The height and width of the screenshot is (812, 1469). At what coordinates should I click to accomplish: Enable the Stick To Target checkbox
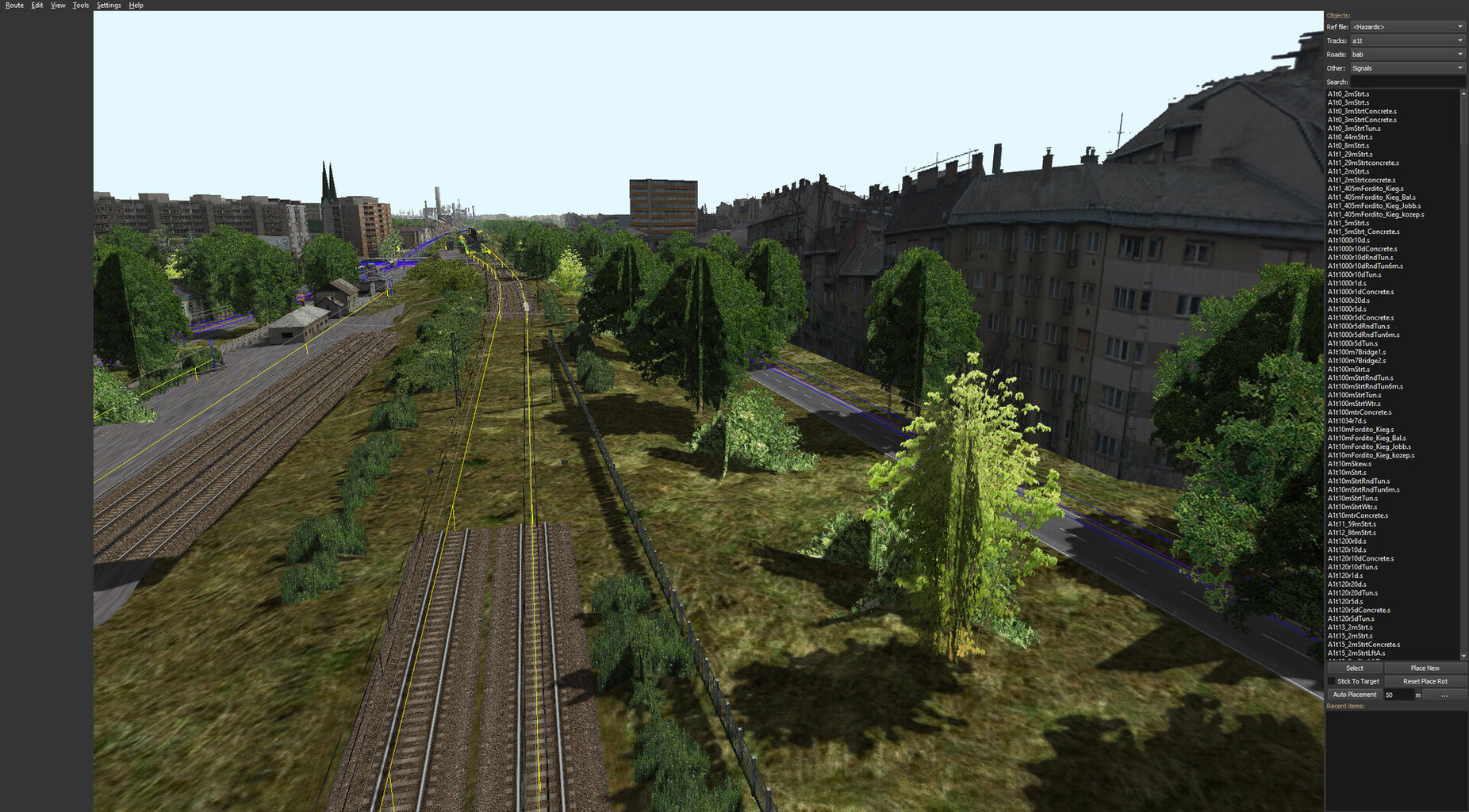(x=1333, y=680)
